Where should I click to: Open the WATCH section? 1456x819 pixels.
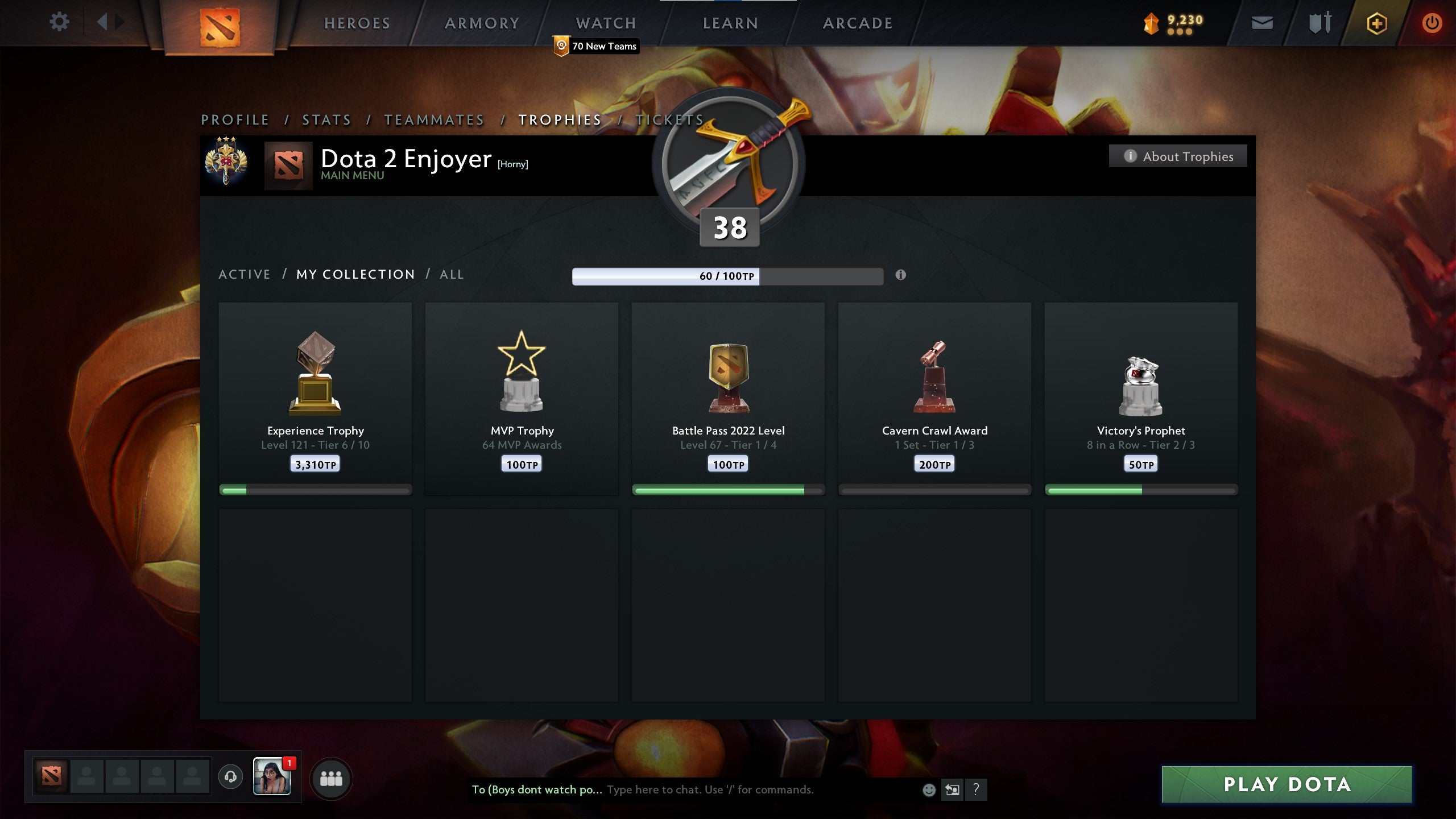[605, 23]
